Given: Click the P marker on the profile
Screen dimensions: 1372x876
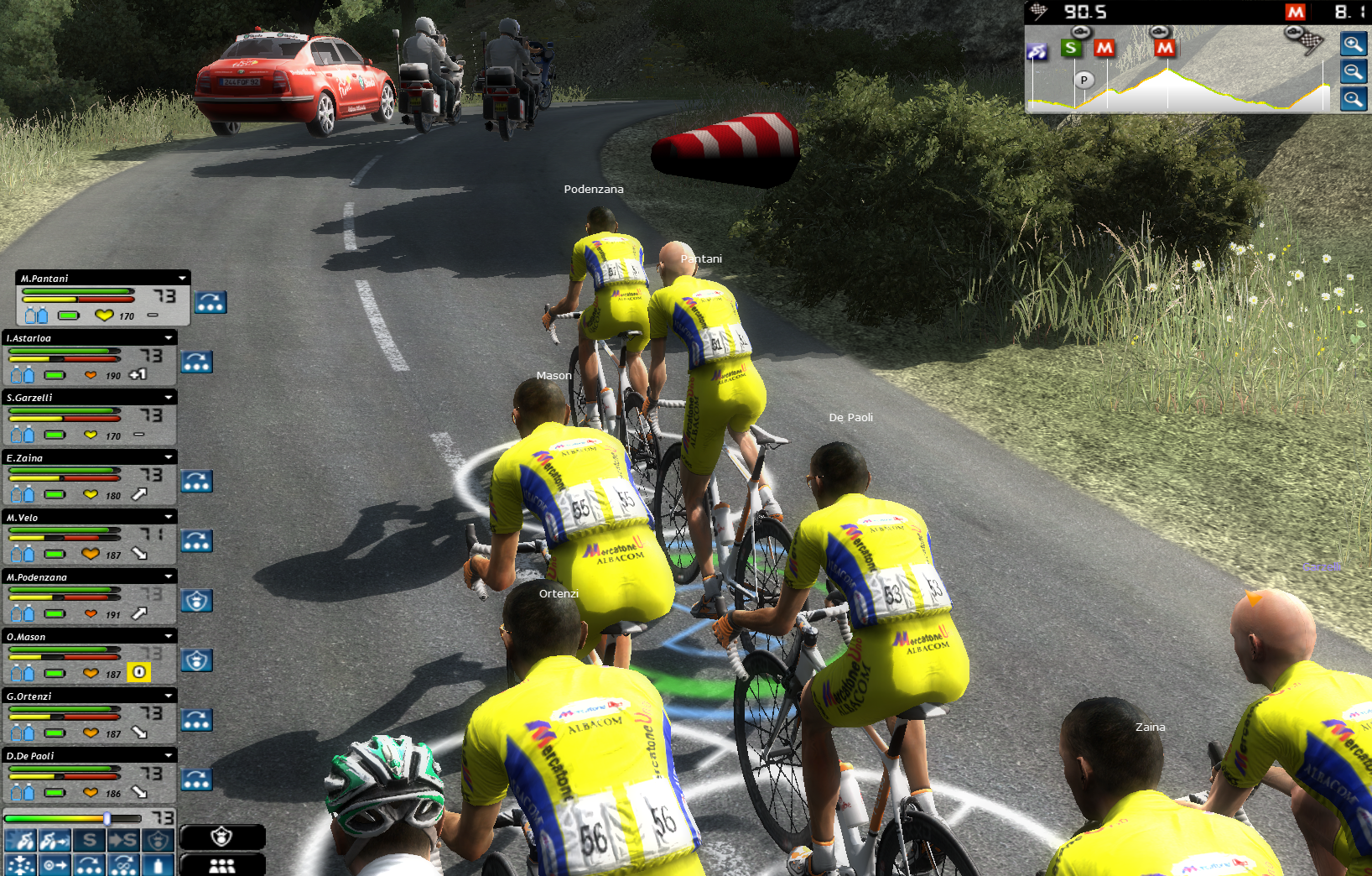Looking at the screenshot, I should click(x=1084, y=81).
